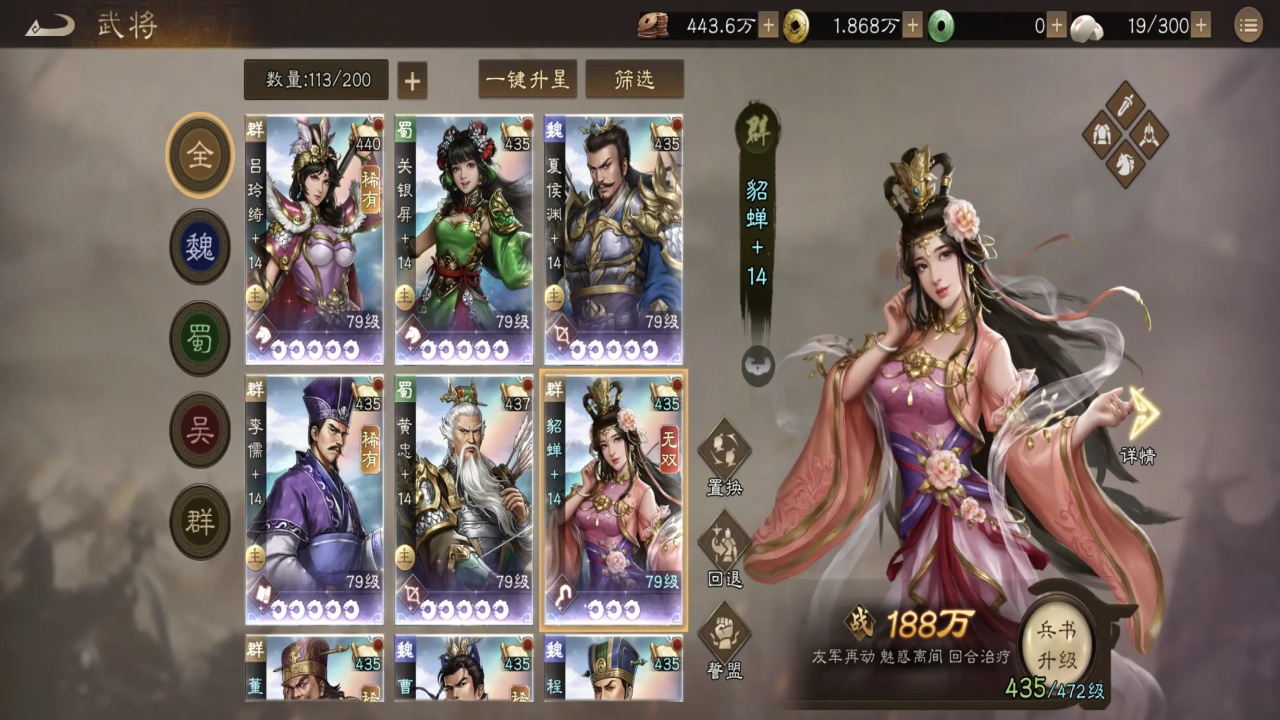Select the 吕玲绮 general card
Viewport: 1280px width, 720px height.
[315, 240]
